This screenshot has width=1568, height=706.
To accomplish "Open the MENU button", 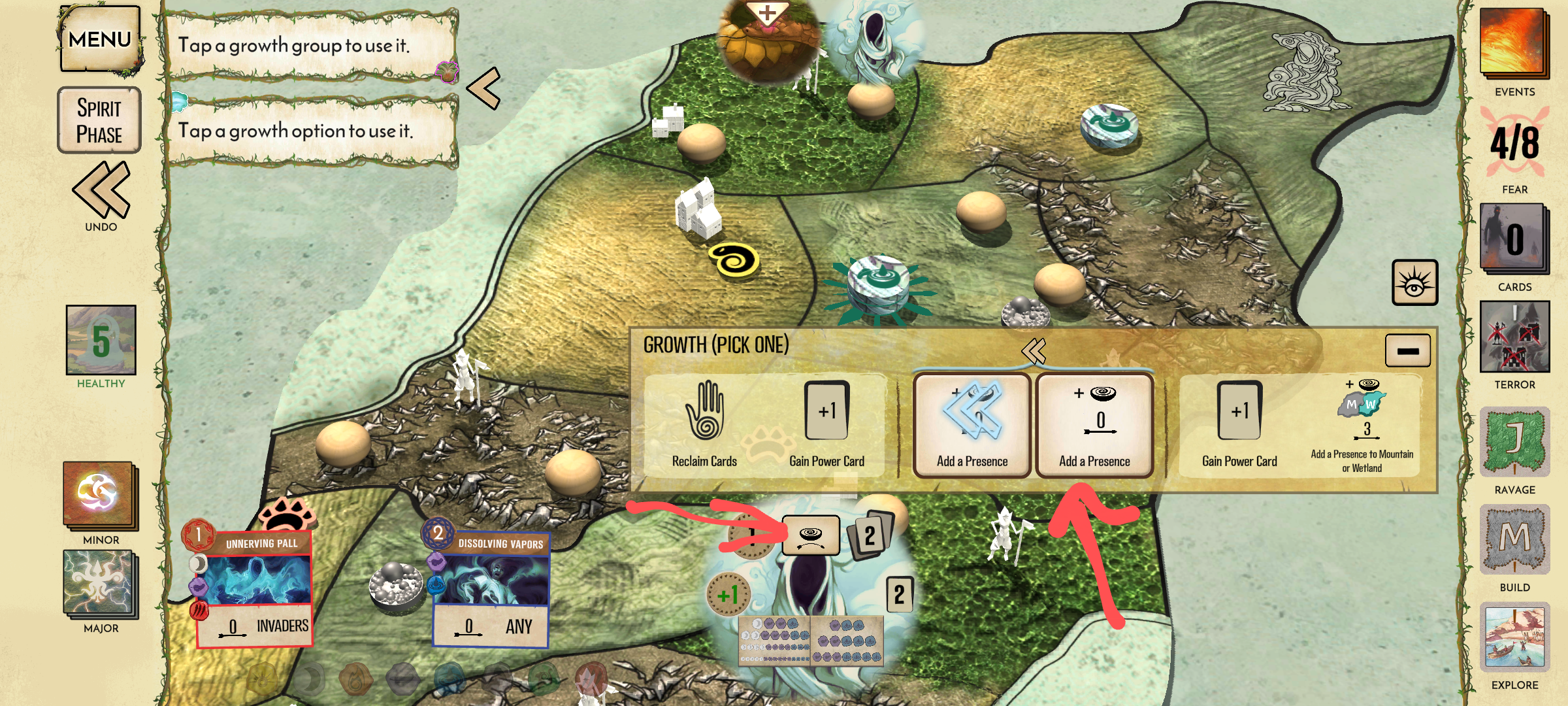I will coord(100,39).
